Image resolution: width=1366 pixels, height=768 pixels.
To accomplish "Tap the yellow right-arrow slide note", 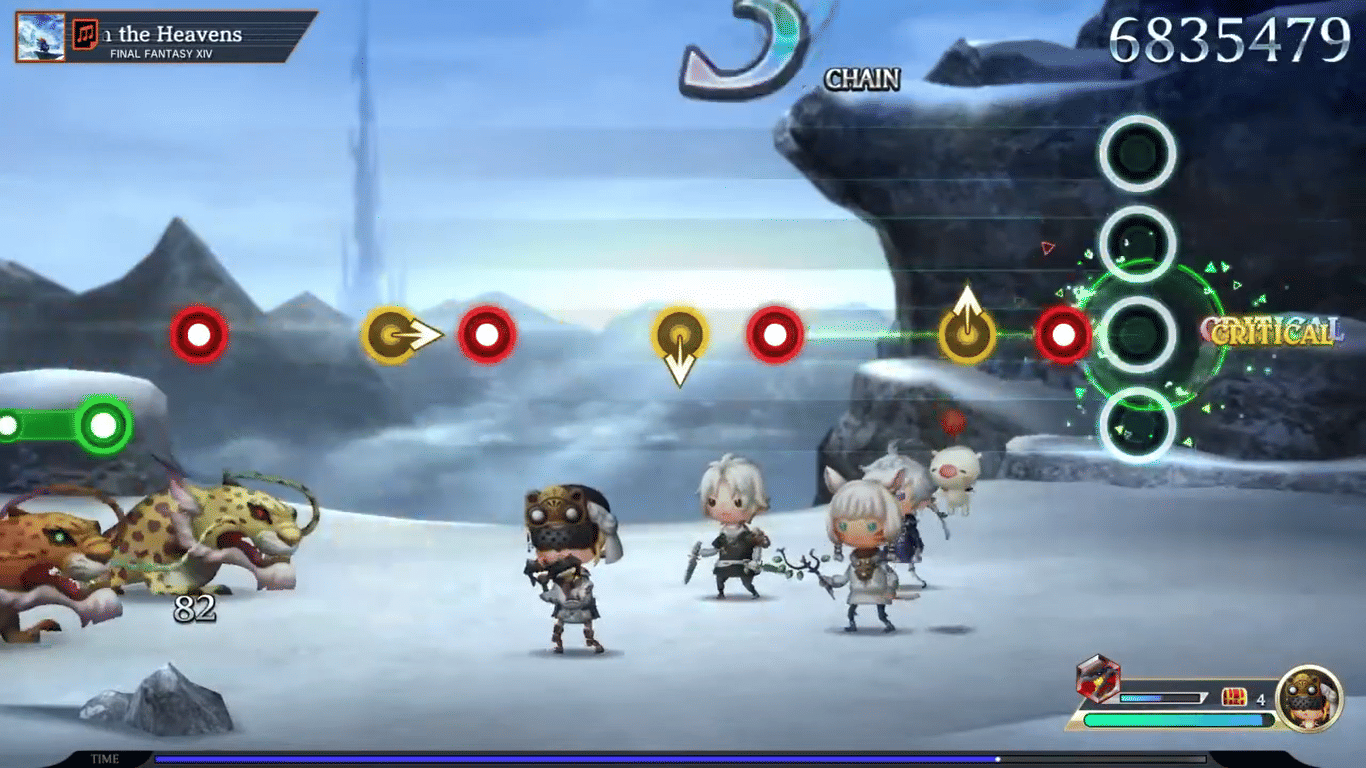I will 389,334.
